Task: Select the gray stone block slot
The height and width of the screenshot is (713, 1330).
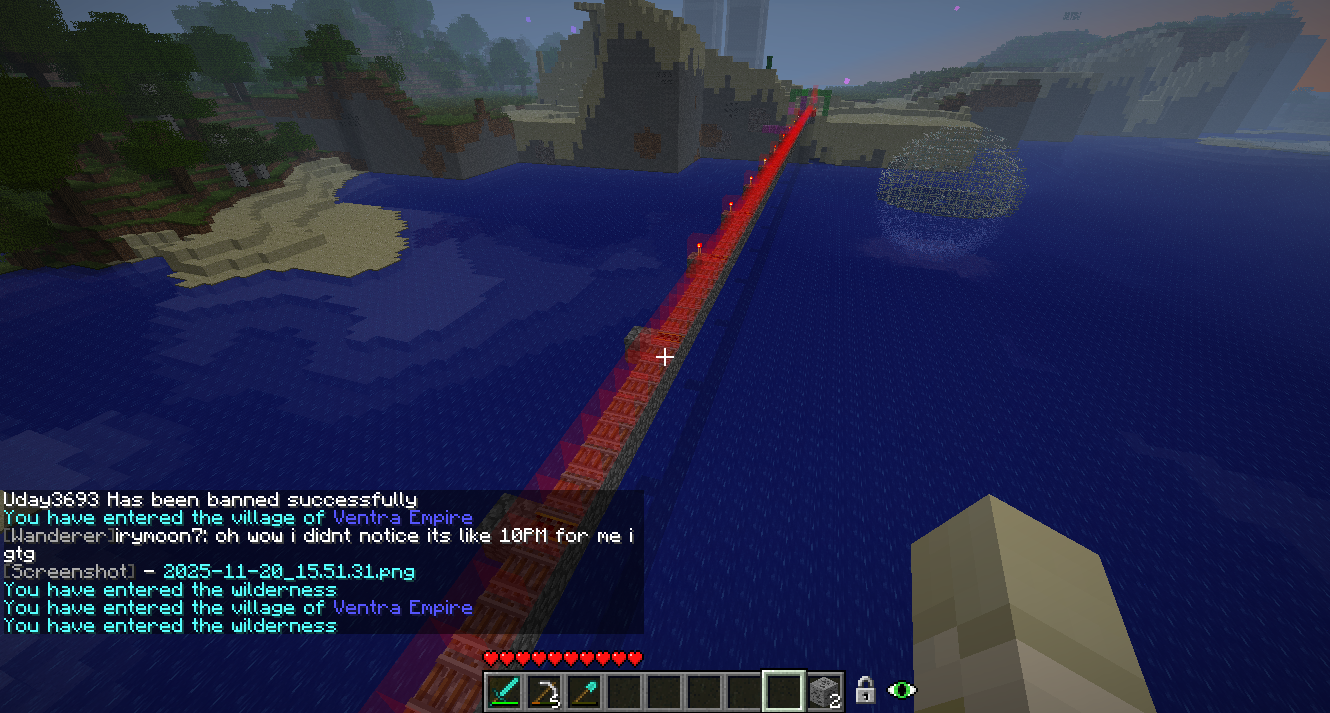Action: coord(824,691)
